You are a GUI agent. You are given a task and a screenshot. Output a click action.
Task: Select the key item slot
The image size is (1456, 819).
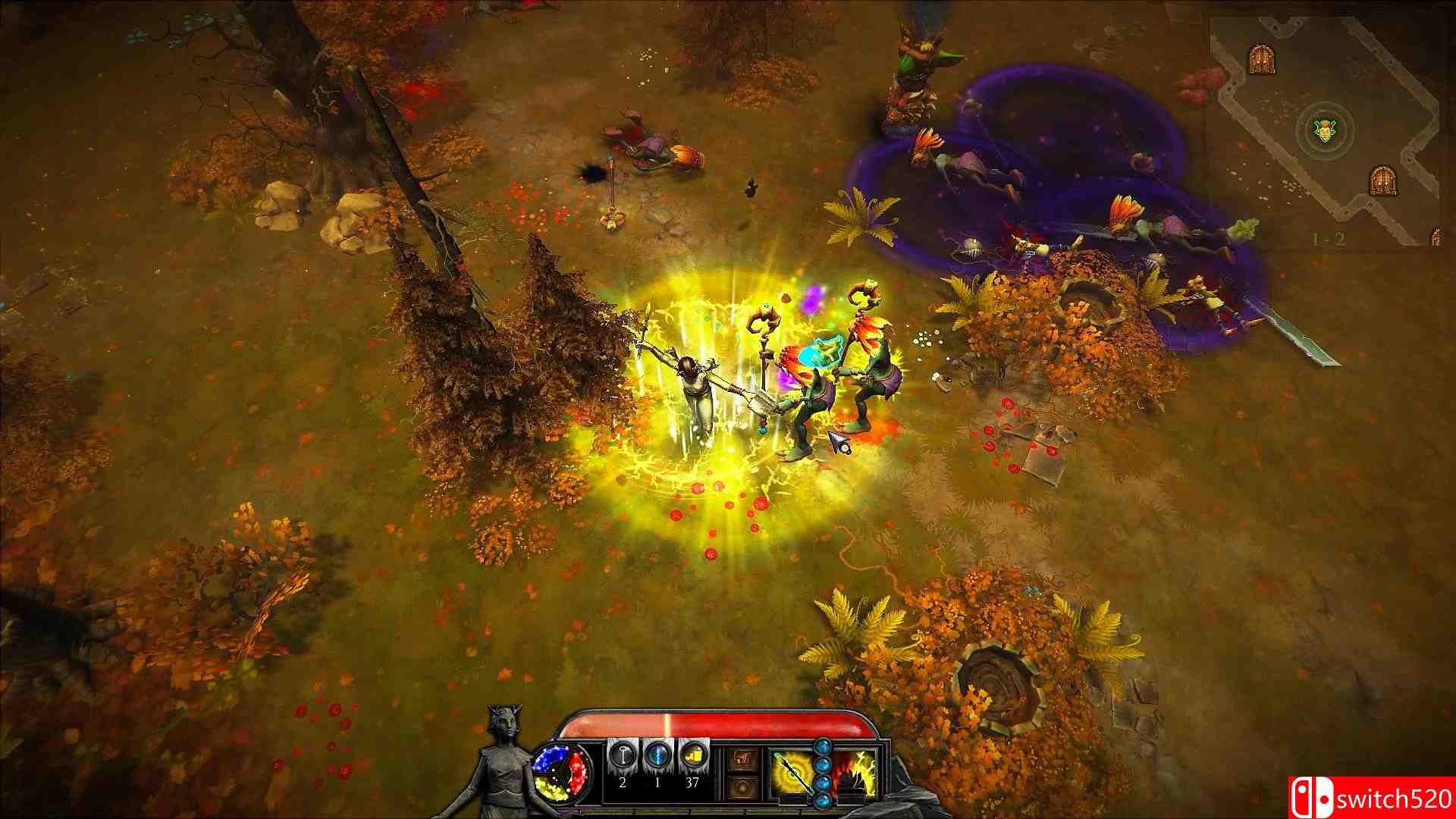click(622, 756)
